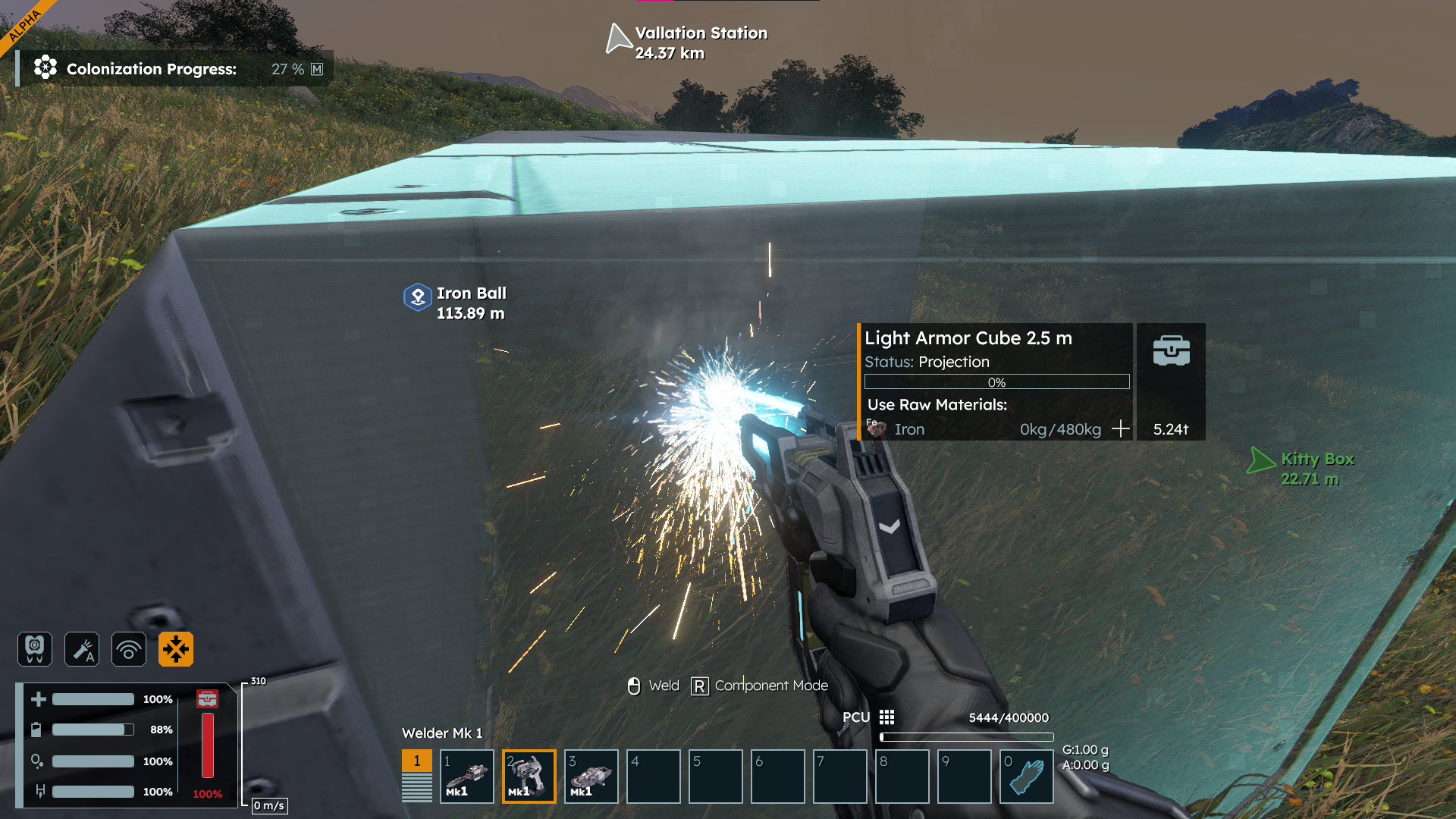Open the toolbox inventory icon beside block info
This screenshot has height=819, width=1456.
click(x=1171, y=351)
